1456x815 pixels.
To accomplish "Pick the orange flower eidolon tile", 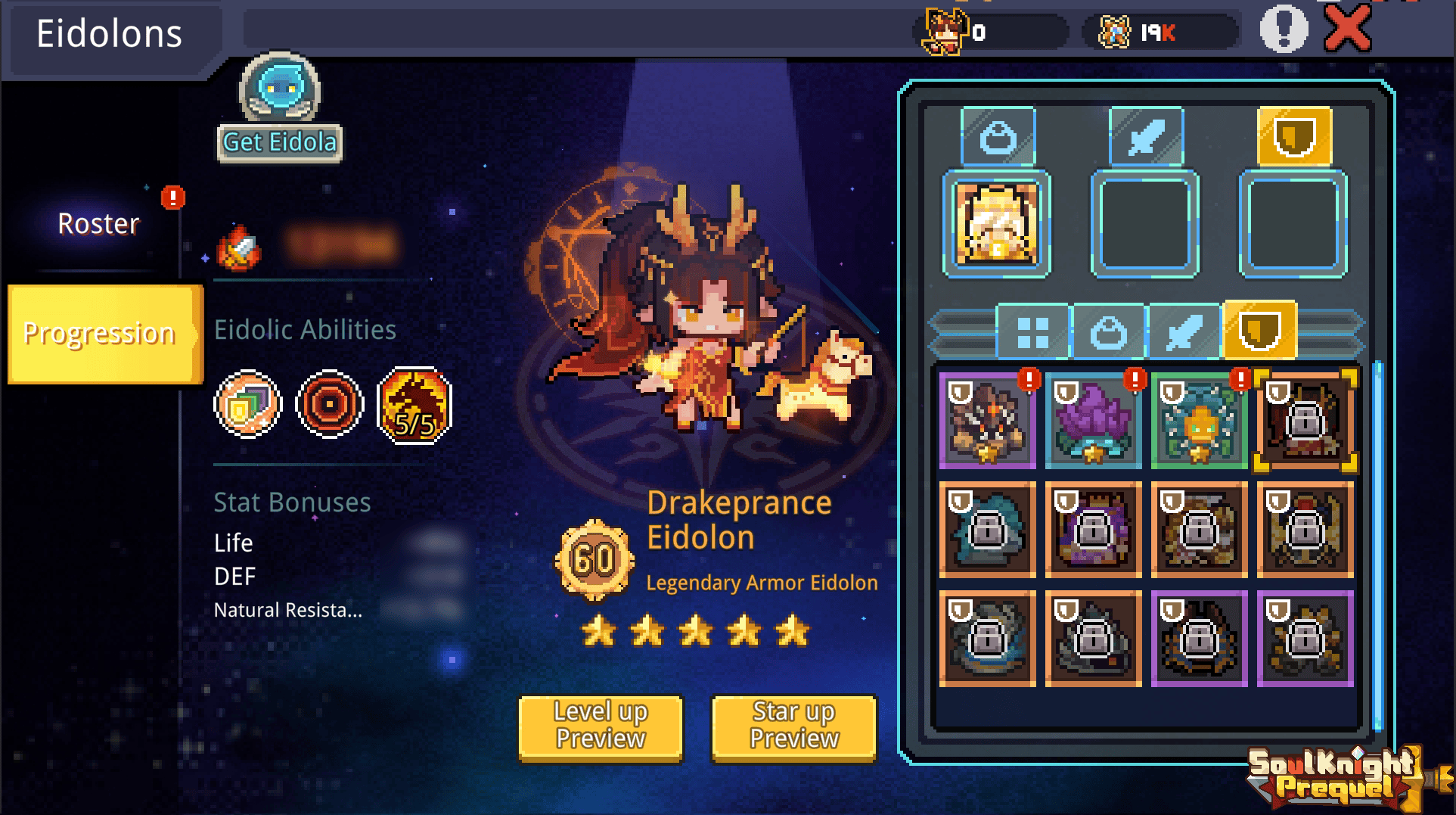I will (x=1199, y=421).
